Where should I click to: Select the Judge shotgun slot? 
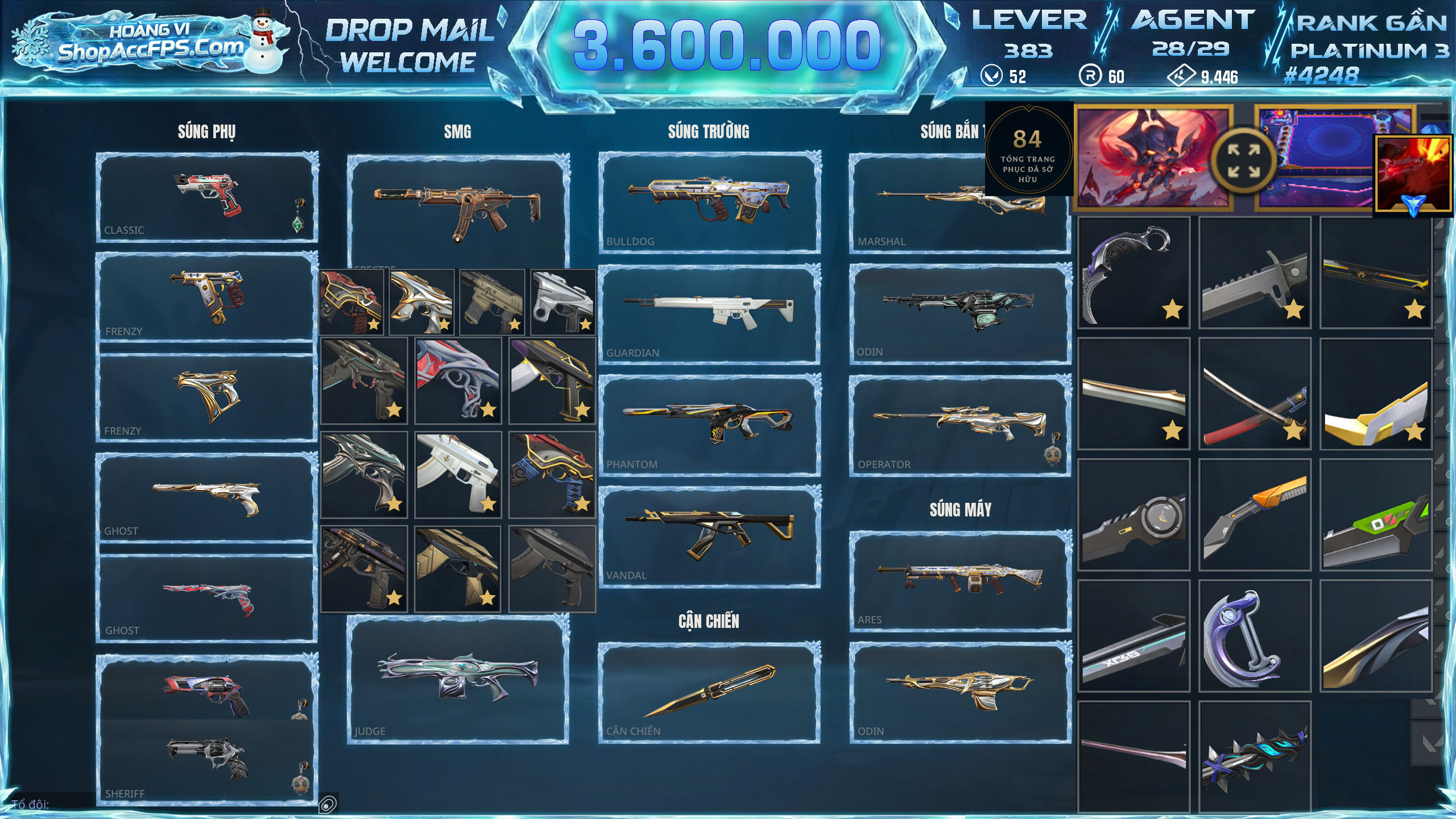point(458,679)
